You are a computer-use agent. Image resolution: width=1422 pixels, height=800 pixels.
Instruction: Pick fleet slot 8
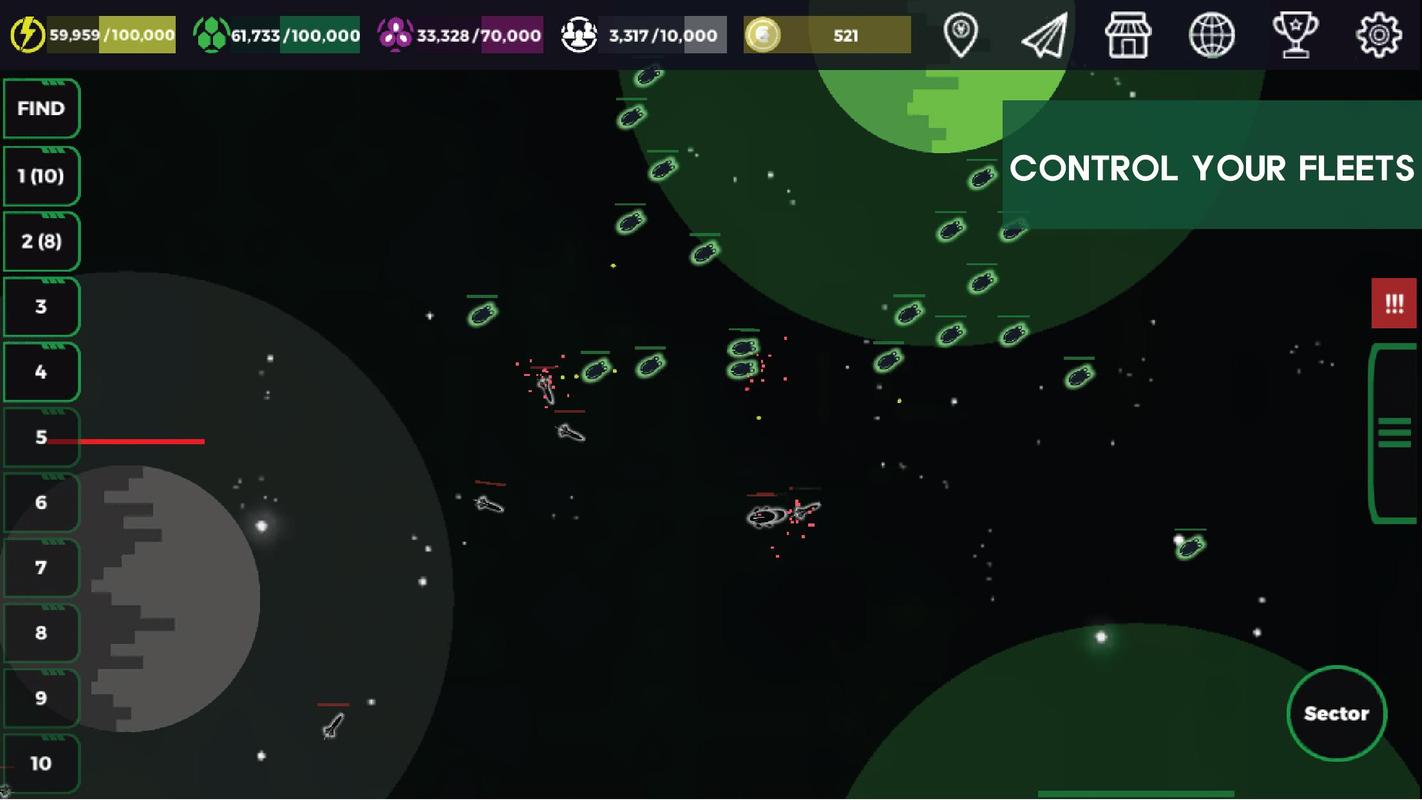41,633
